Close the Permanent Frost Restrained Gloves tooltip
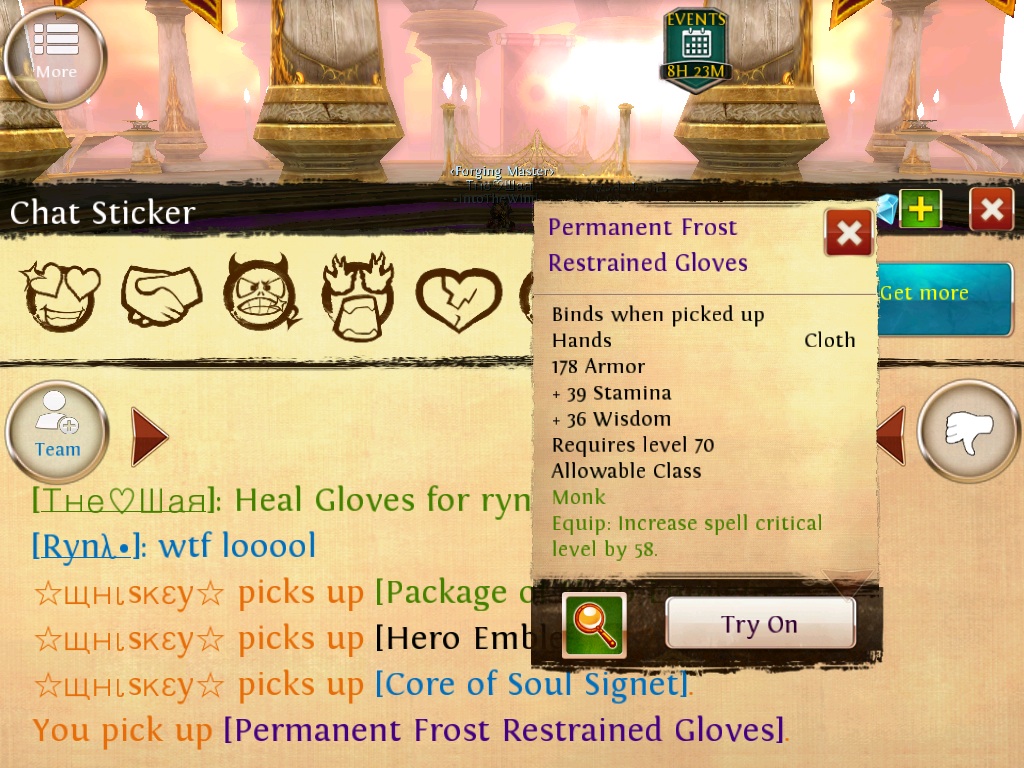 tap(848, 233)
